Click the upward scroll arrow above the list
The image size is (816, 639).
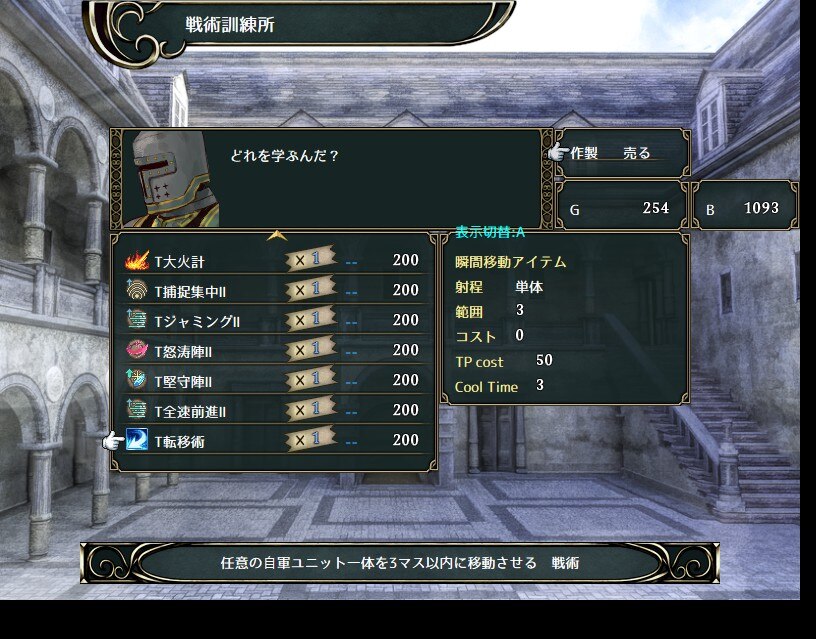277,236
